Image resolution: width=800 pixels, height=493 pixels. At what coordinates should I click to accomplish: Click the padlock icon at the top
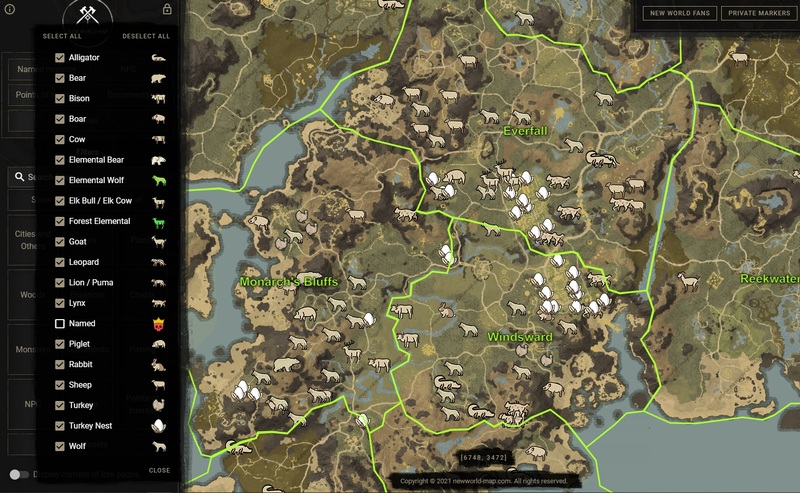click(167, 10)
